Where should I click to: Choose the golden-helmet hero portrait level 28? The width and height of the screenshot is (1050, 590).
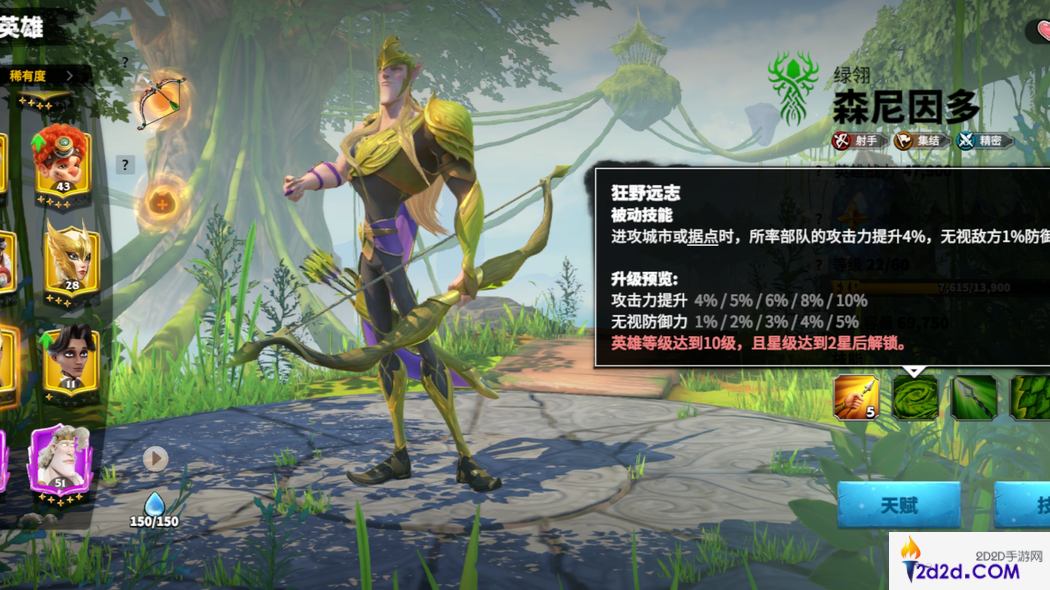70,256
